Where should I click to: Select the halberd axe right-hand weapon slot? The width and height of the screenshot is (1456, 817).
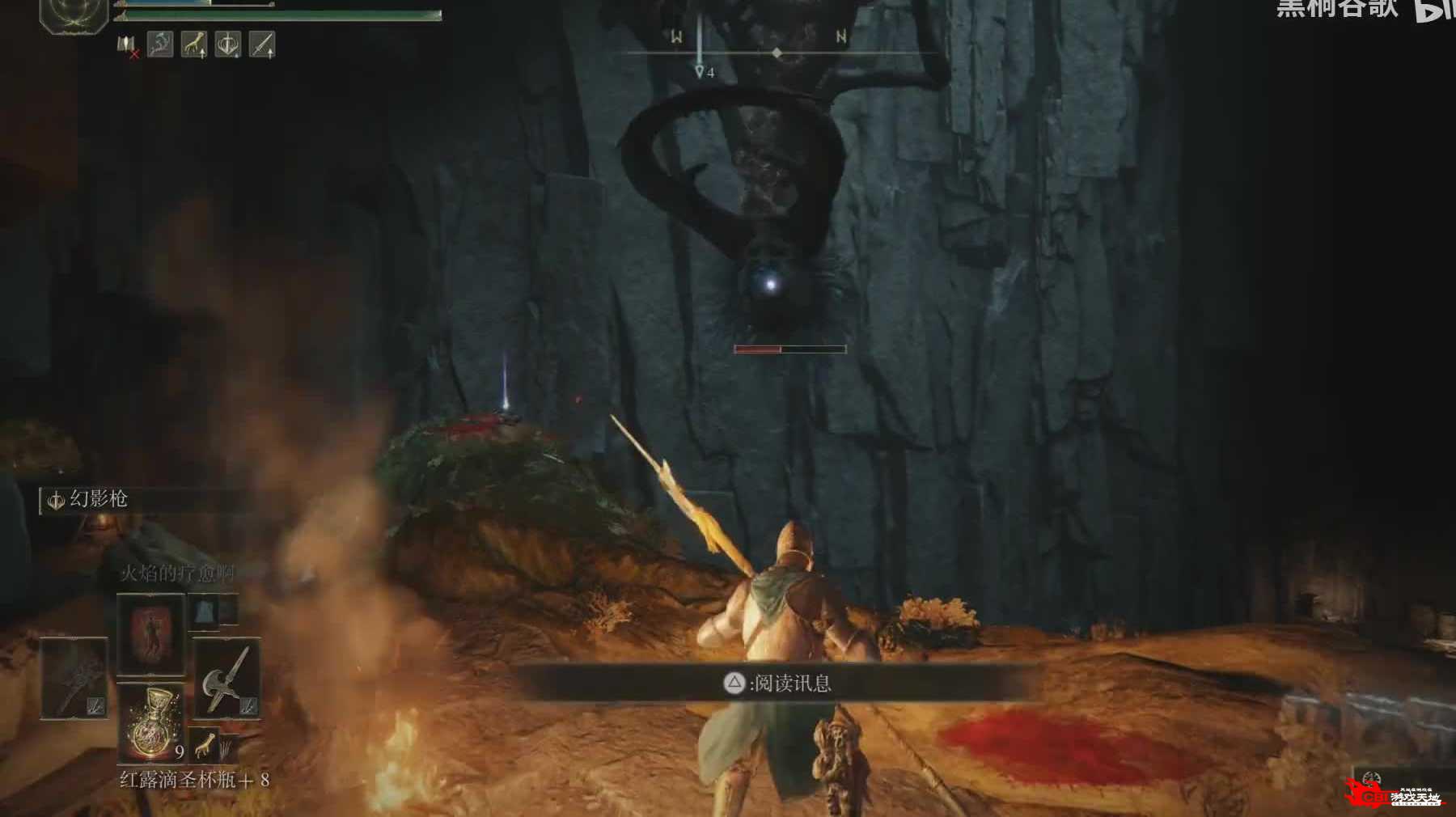click(226, 678)
